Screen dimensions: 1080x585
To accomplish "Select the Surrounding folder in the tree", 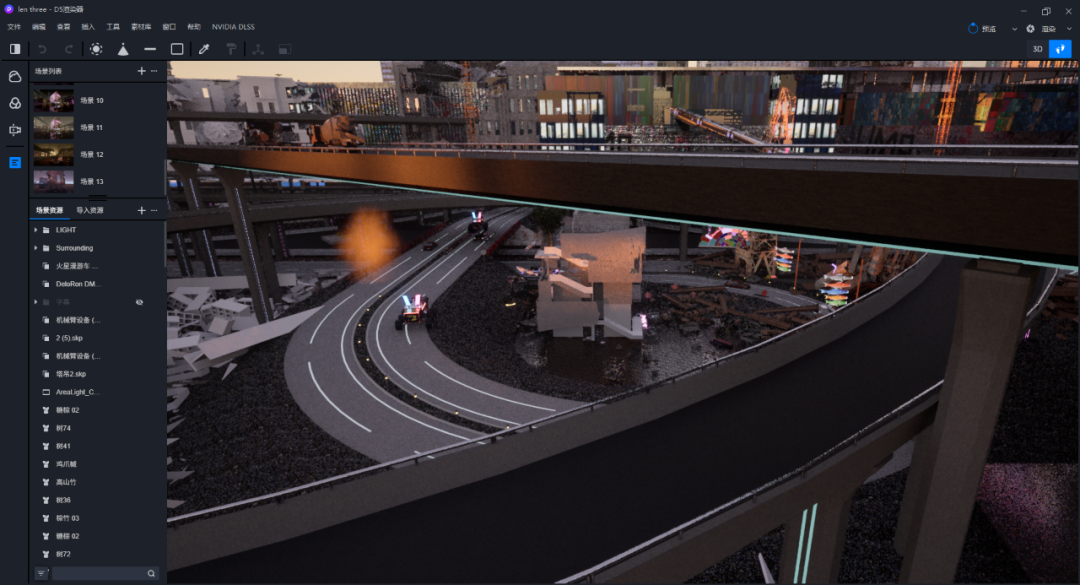I will 74,248.
